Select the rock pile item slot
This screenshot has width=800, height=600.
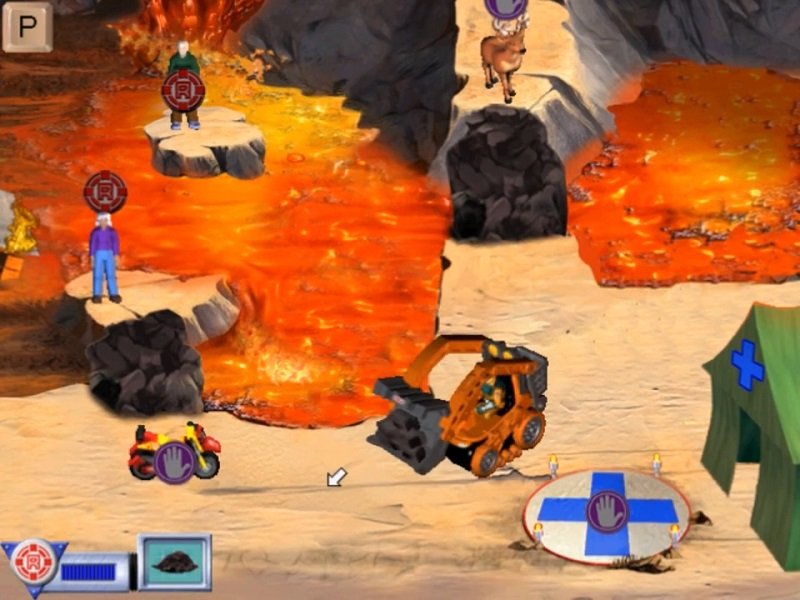pos(174,561)
